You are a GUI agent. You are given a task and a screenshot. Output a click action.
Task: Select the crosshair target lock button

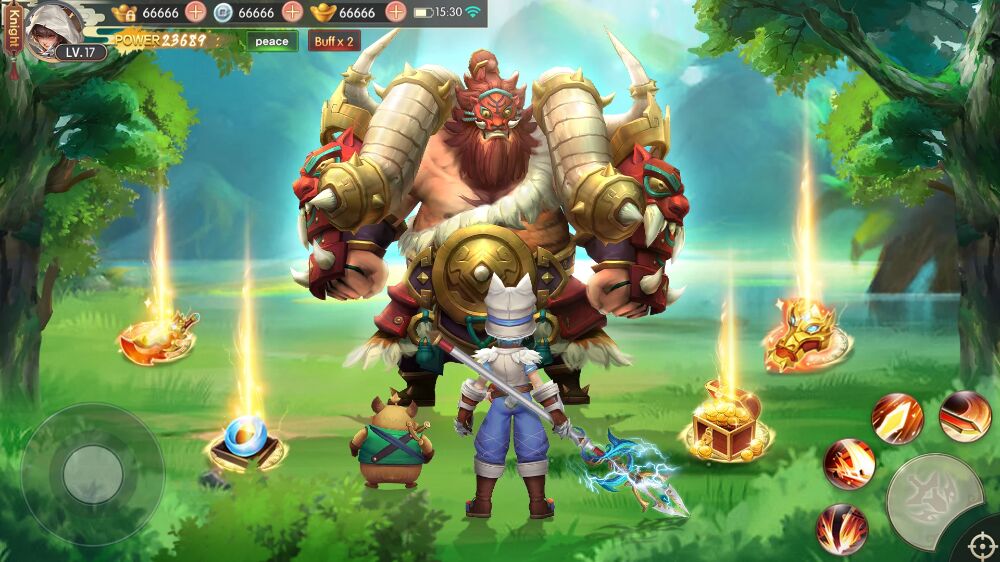click(980, 546)
